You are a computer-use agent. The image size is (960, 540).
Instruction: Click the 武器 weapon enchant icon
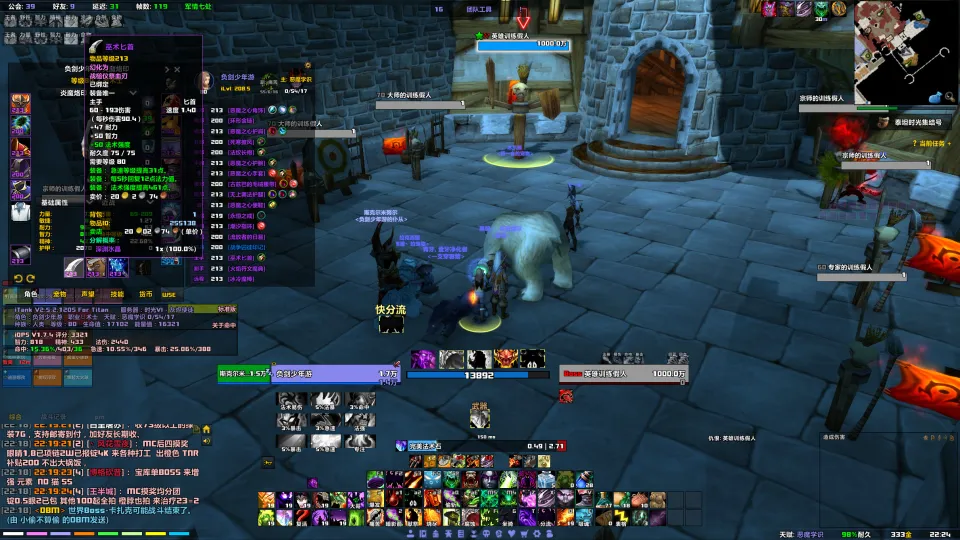tap(480, 419)
